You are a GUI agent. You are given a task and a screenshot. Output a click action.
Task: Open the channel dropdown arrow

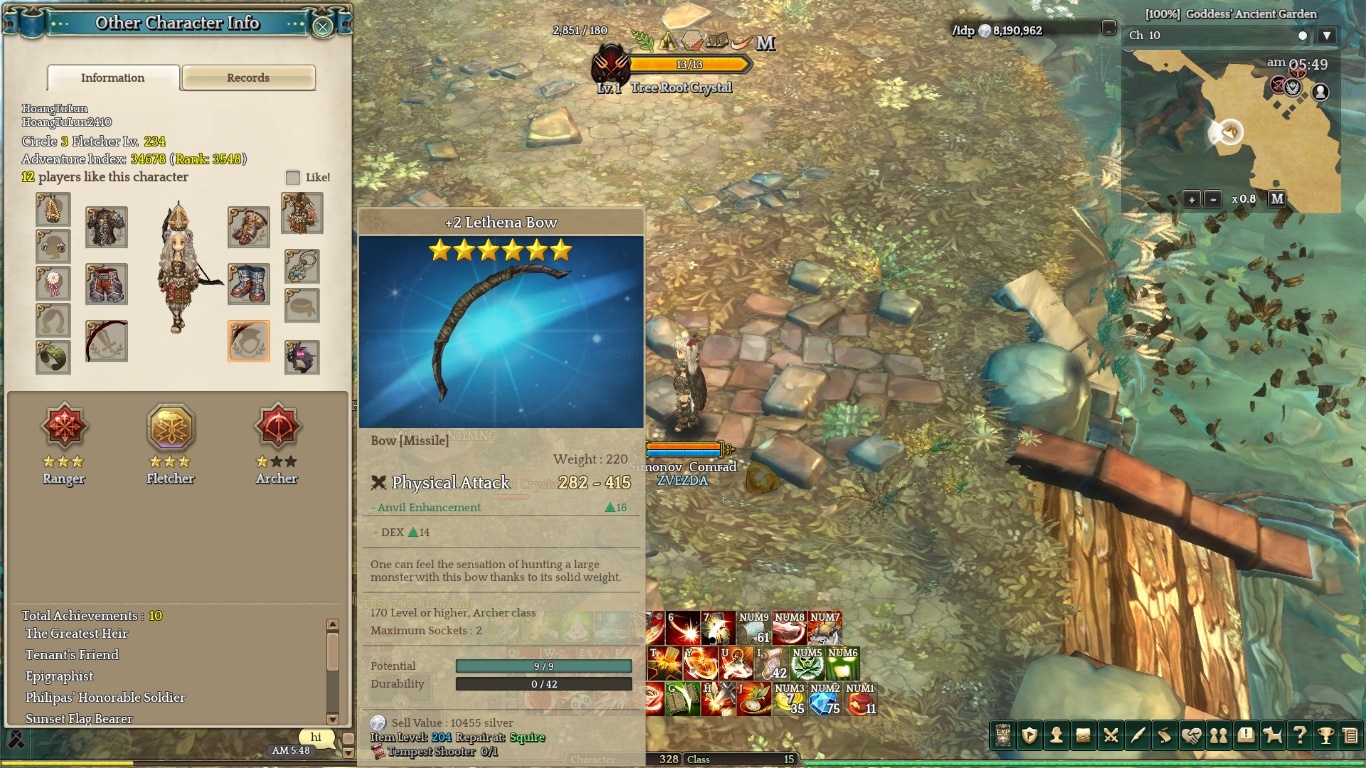coord(1327,36)
